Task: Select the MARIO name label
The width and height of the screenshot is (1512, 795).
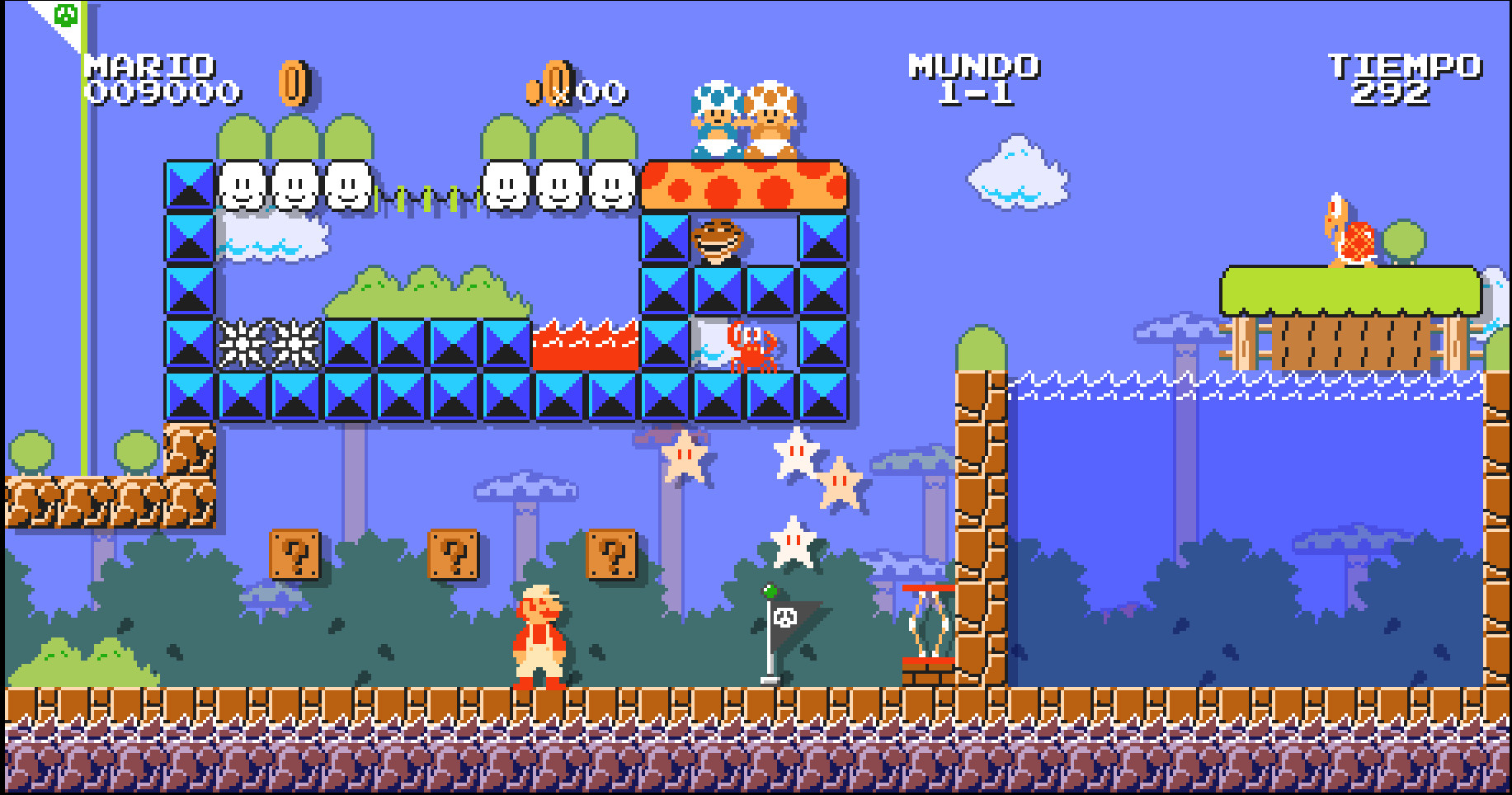Action: (x=148, y=64)
